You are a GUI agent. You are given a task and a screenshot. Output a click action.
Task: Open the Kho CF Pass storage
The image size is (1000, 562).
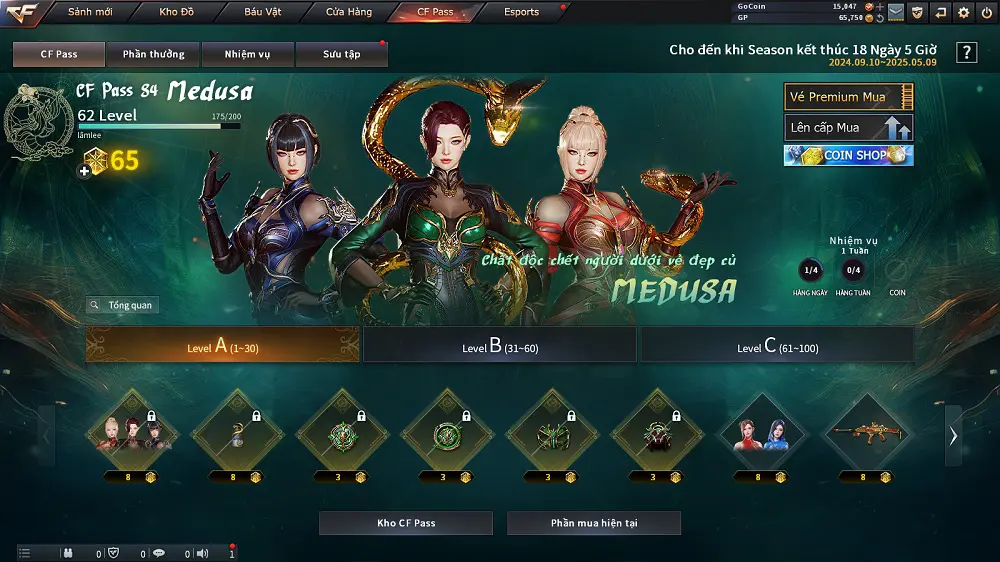click(x=406, y=523)
